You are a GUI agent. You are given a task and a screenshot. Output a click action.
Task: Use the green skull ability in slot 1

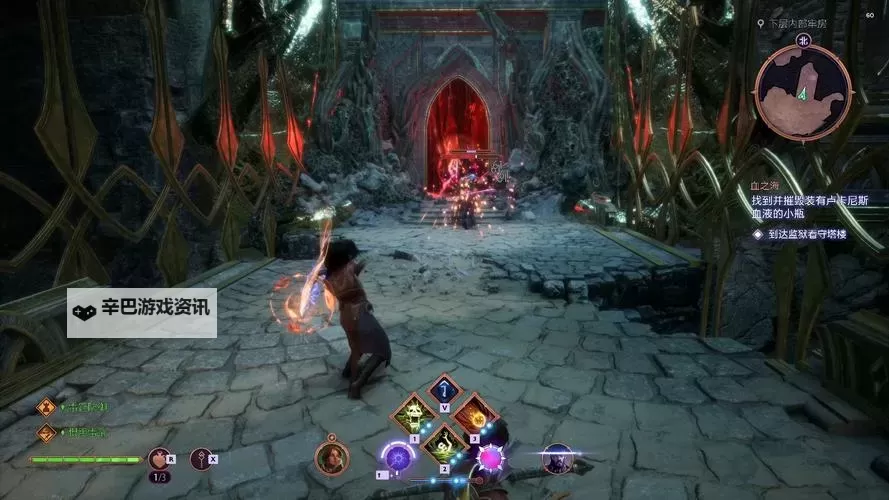coord(413,413)
